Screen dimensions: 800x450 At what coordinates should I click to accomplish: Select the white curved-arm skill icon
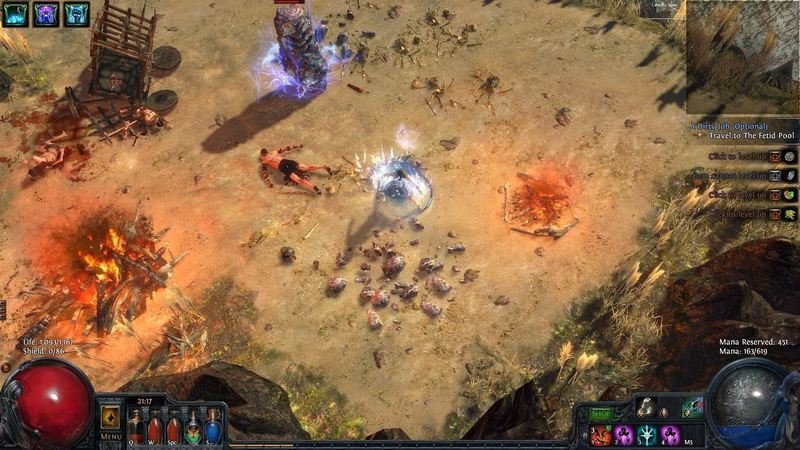(646, 407)
